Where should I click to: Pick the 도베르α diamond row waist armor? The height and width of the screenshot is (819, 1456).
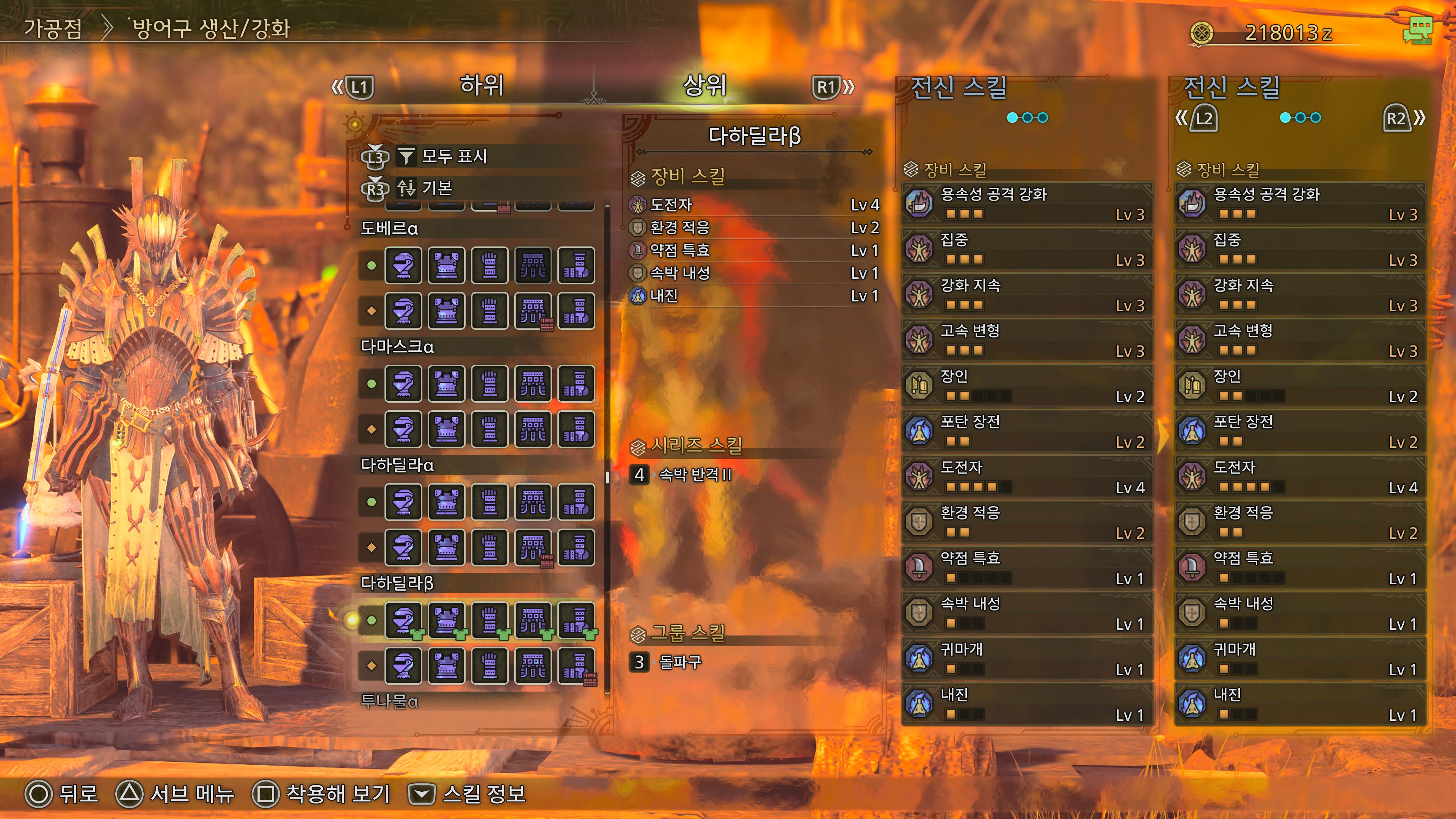click(x=533, y=311)
